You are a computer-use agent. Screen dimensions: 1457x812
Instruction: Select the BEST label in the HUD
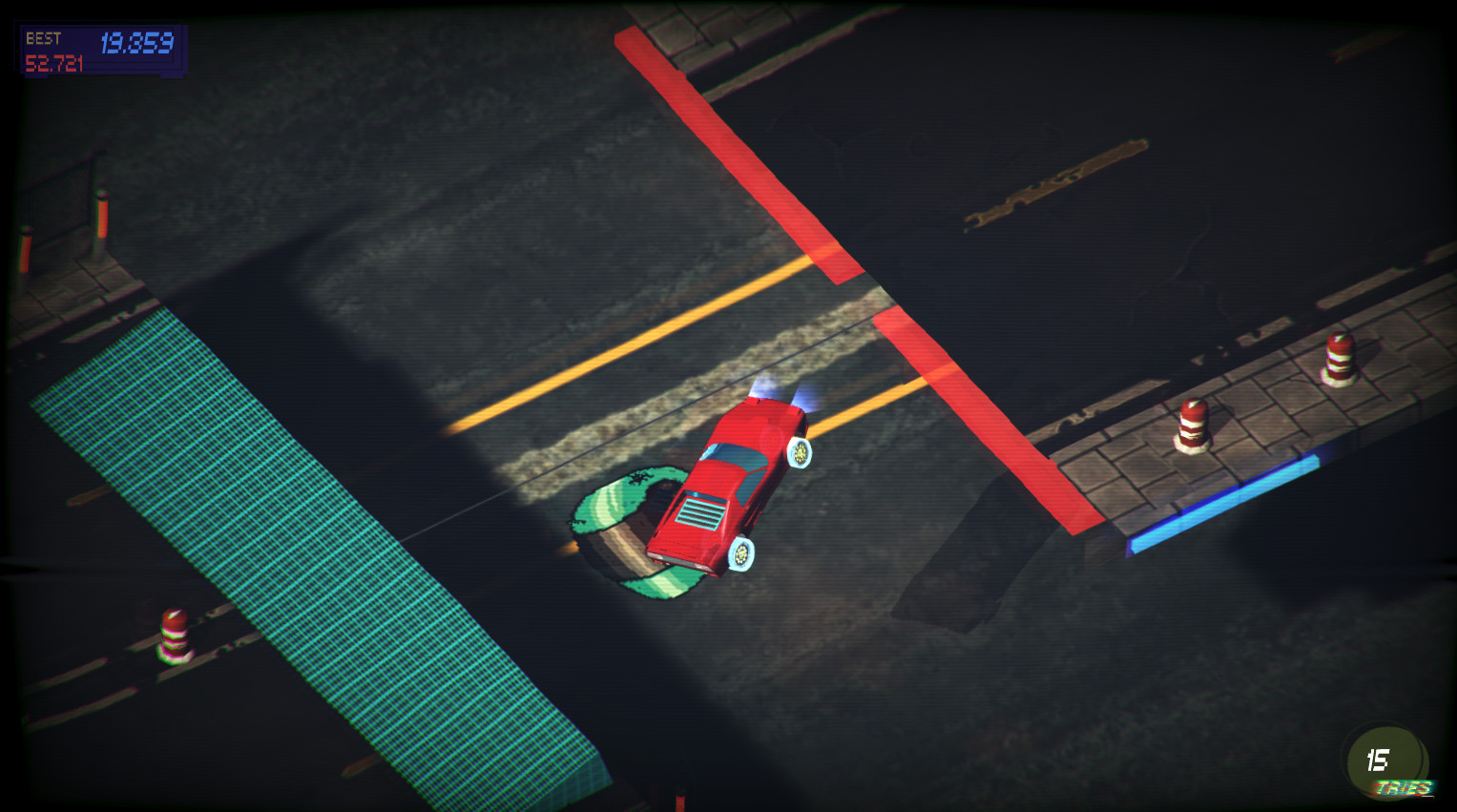[x=45, y=39]
